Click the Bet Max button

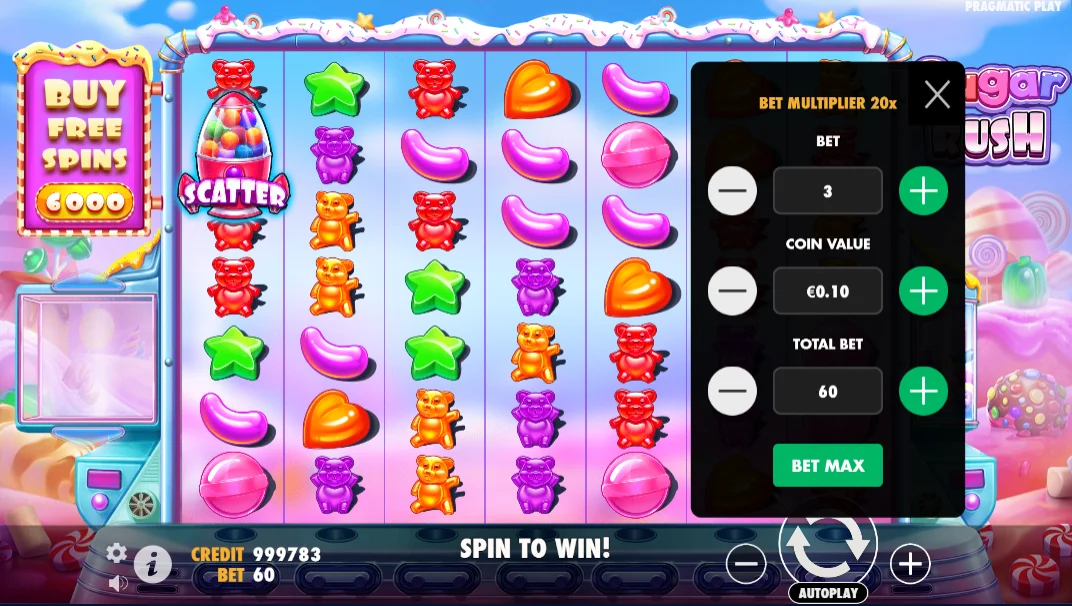click(x=827, y=465)
